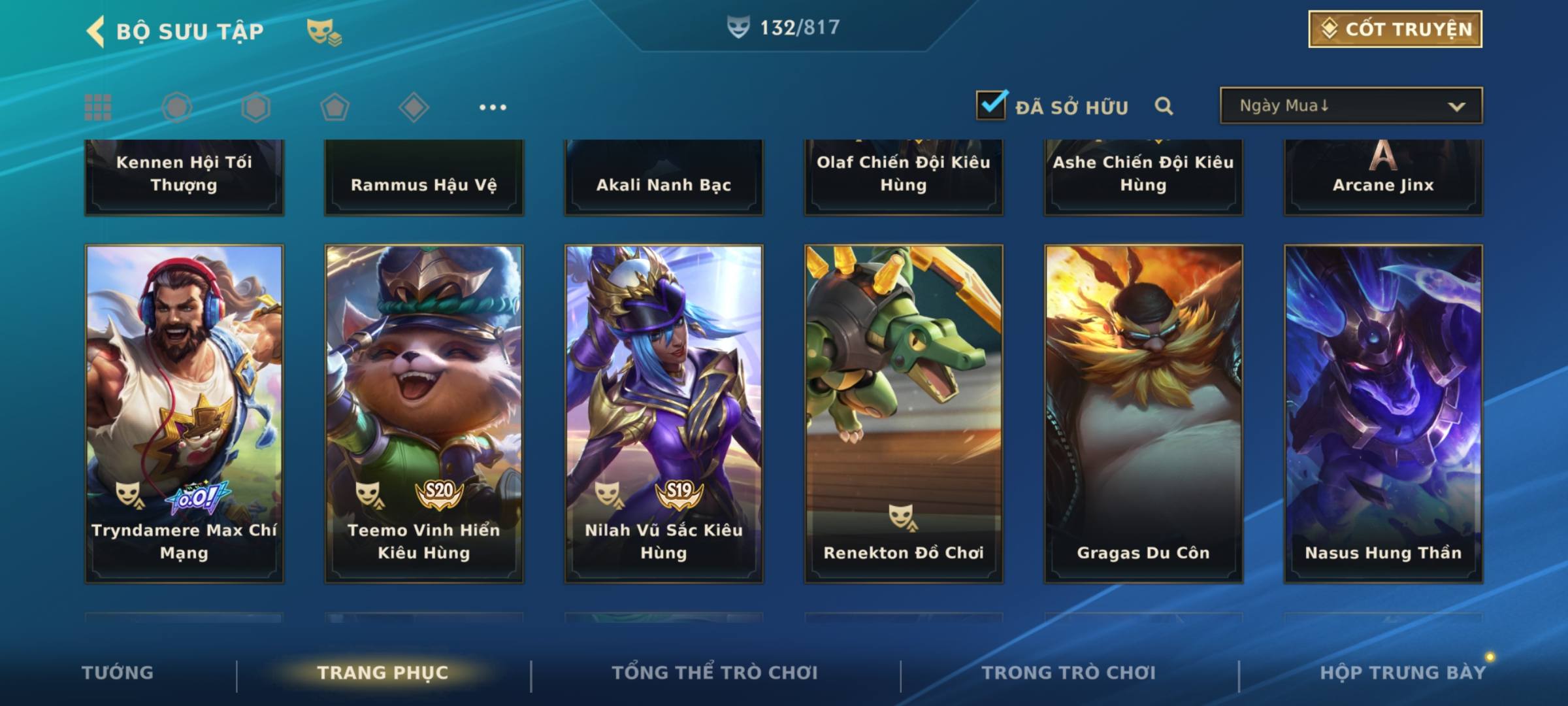The width and height of the screenshot is (1568, 706).
Task: Toggle the Đã Sở Hữu checkbox
Action: tap(991, 105)
